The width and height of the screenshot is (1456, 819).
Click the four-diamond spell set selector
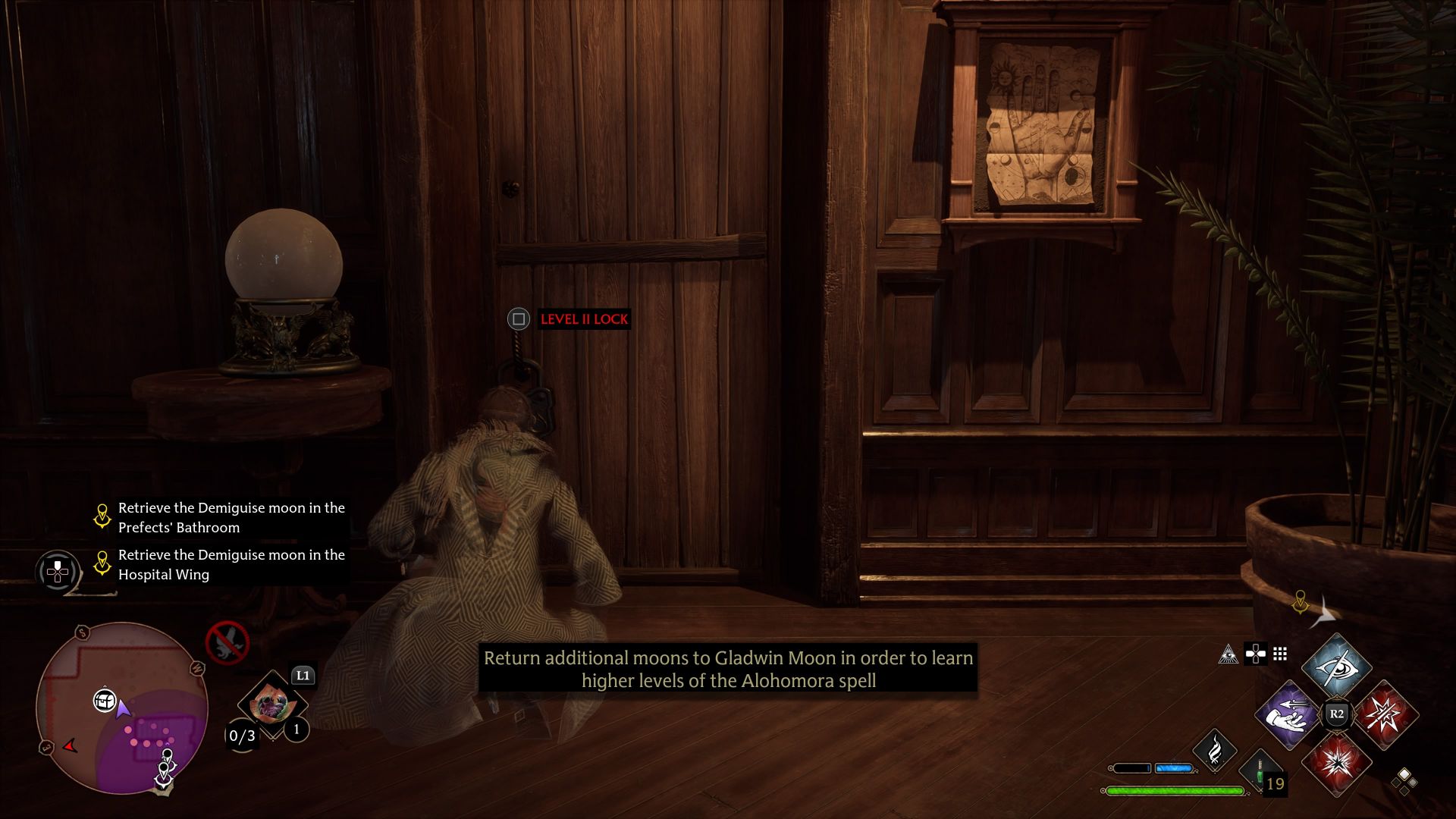pyautogui.click(x=1404, y=780)
